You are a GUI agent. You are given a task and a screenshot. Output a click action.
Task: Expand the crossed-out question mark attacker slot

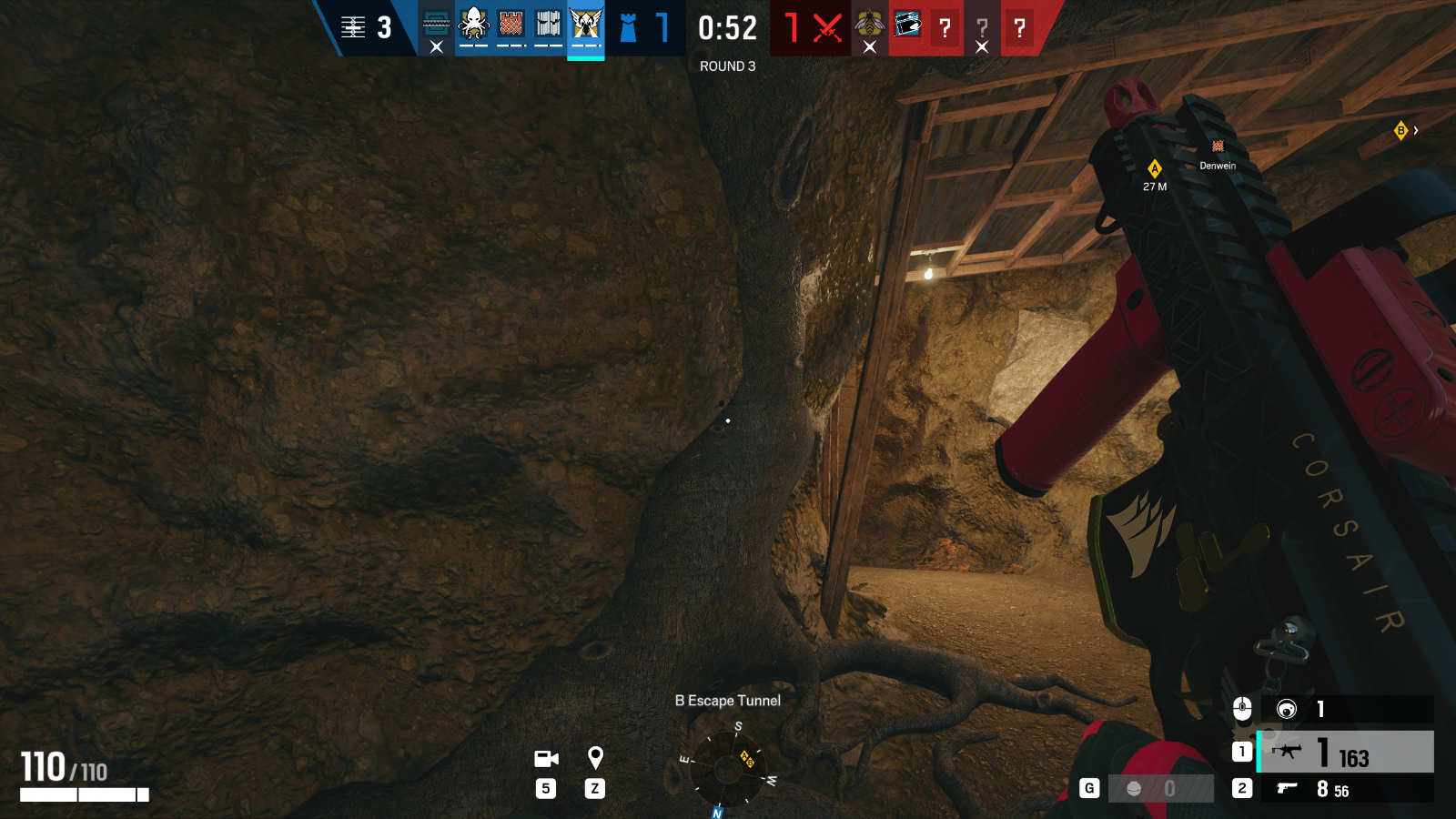point(981,28)
